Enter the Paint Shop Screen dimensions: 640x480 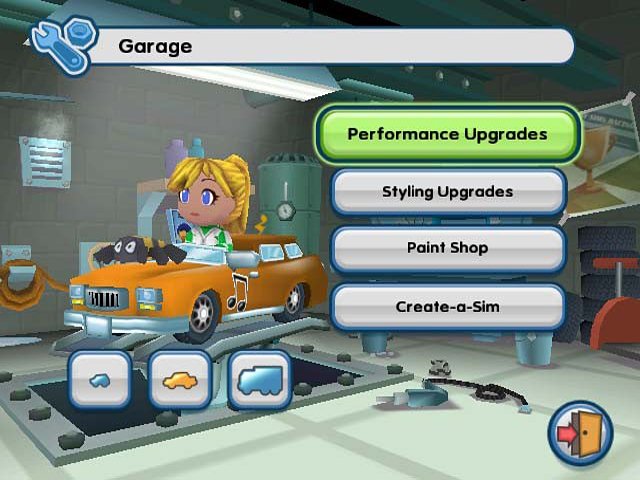447,248
